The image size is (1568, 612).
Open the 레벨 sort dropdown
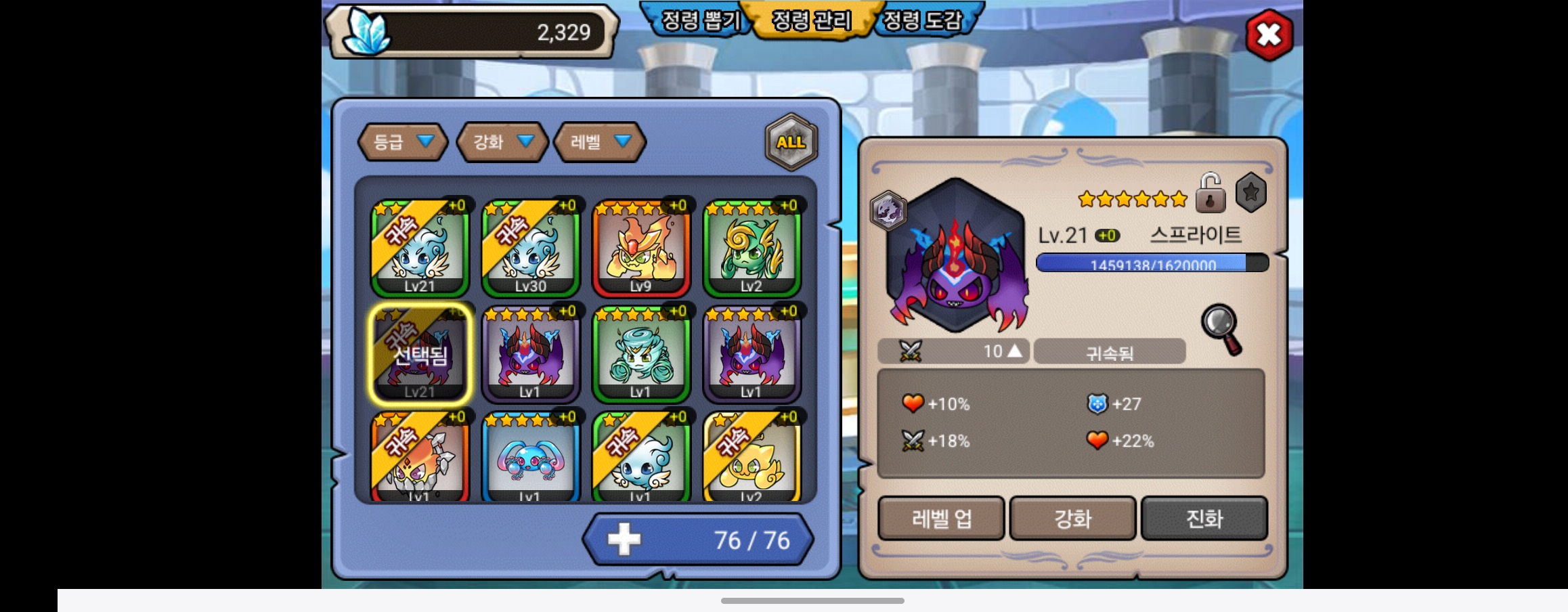[x=599, y=142]
